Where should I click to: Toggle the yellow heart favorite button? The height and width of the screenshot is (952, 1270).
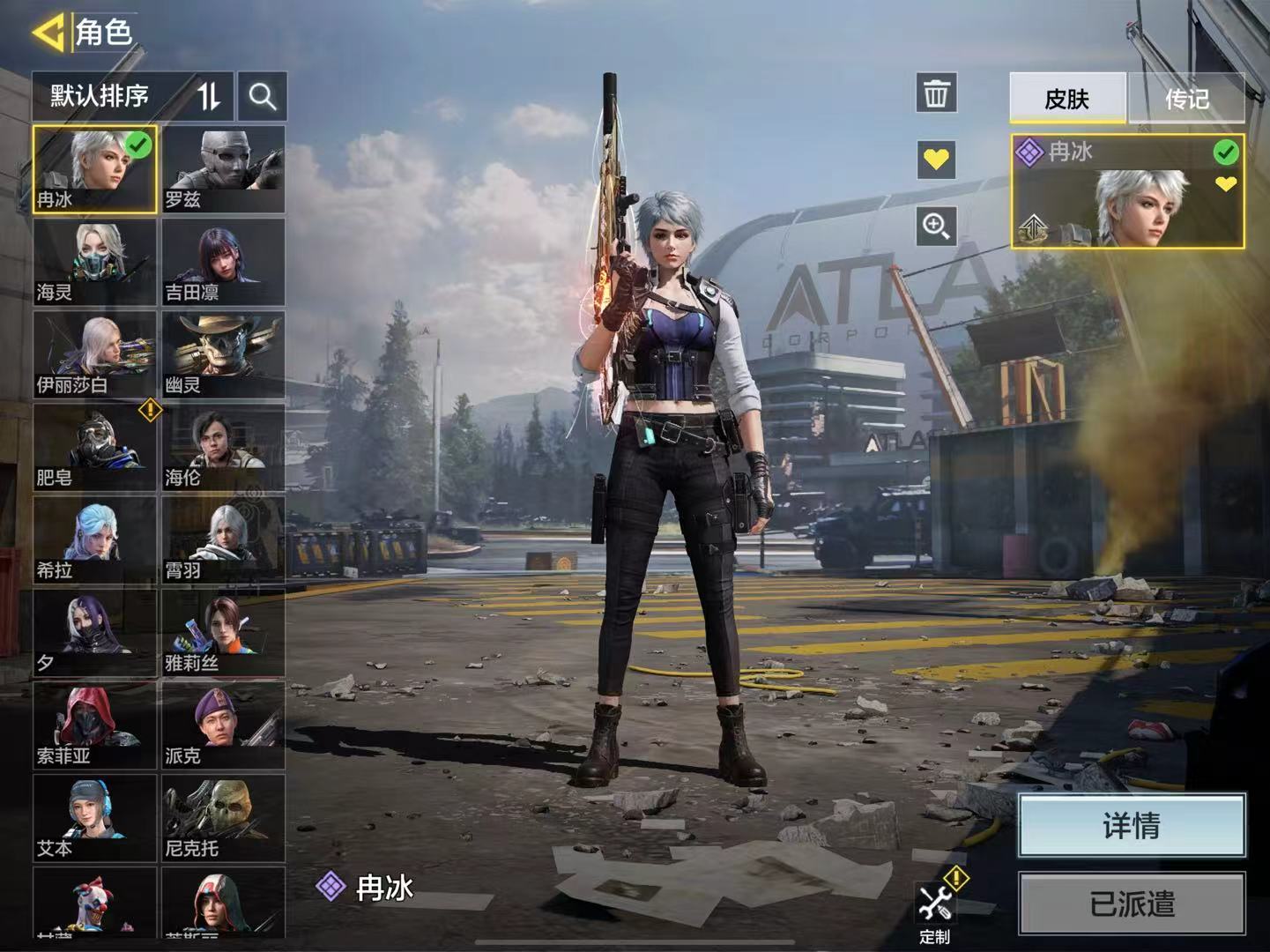[936, 160]
